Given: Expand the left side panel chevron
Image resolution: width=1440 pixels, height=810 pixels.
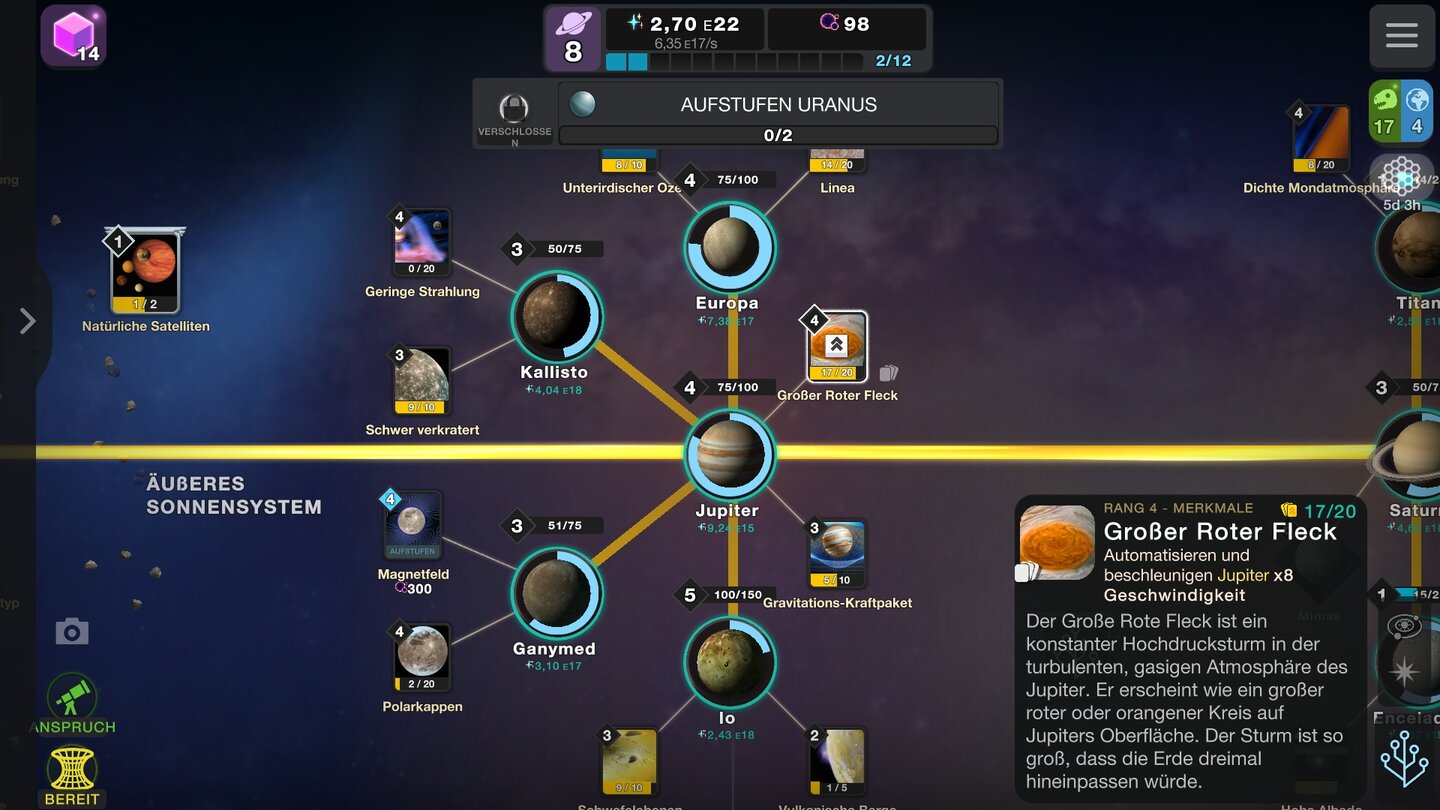Looking at the screenshot, I should (28, 321).
